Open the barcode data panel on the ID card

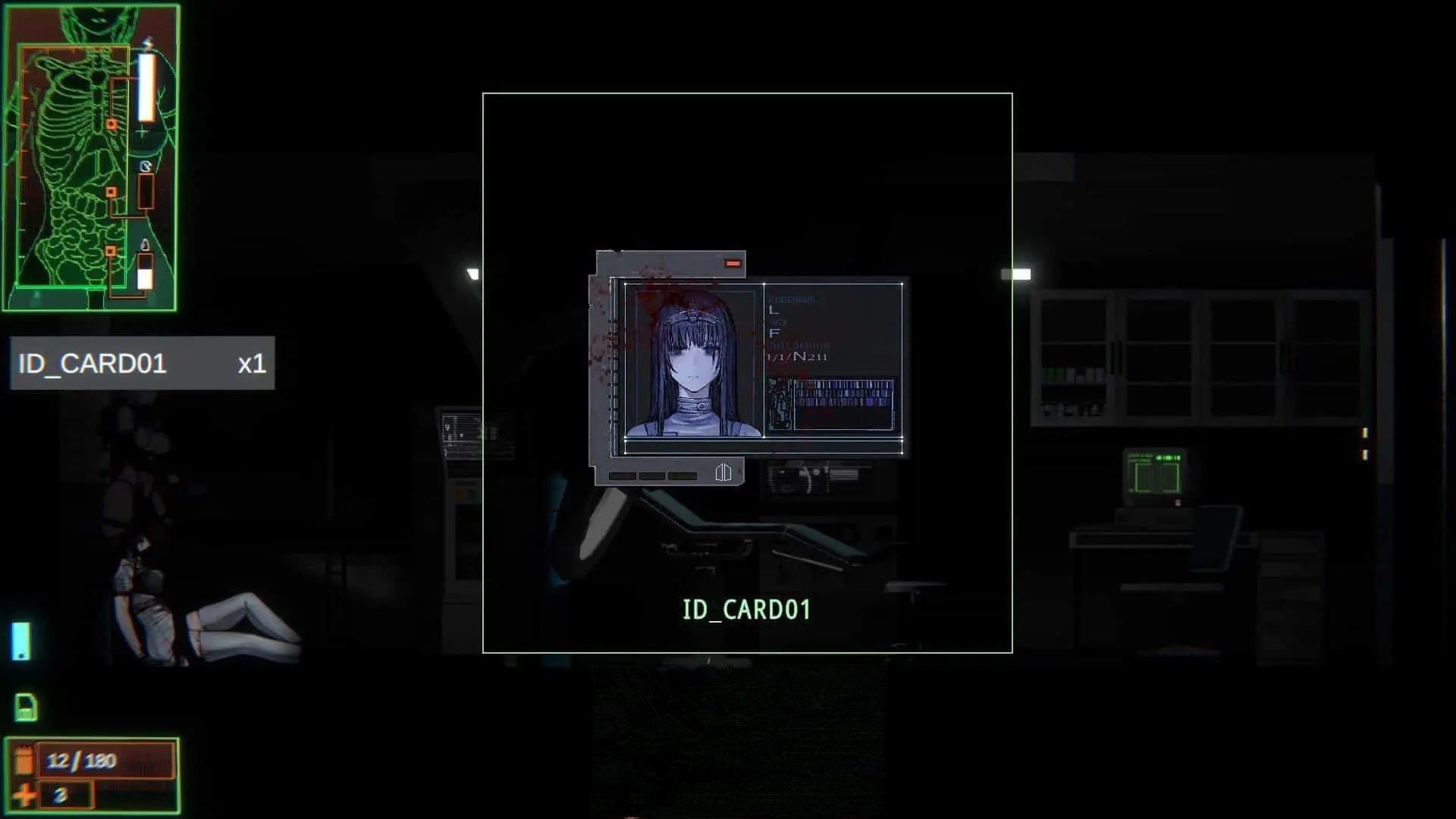843,404
